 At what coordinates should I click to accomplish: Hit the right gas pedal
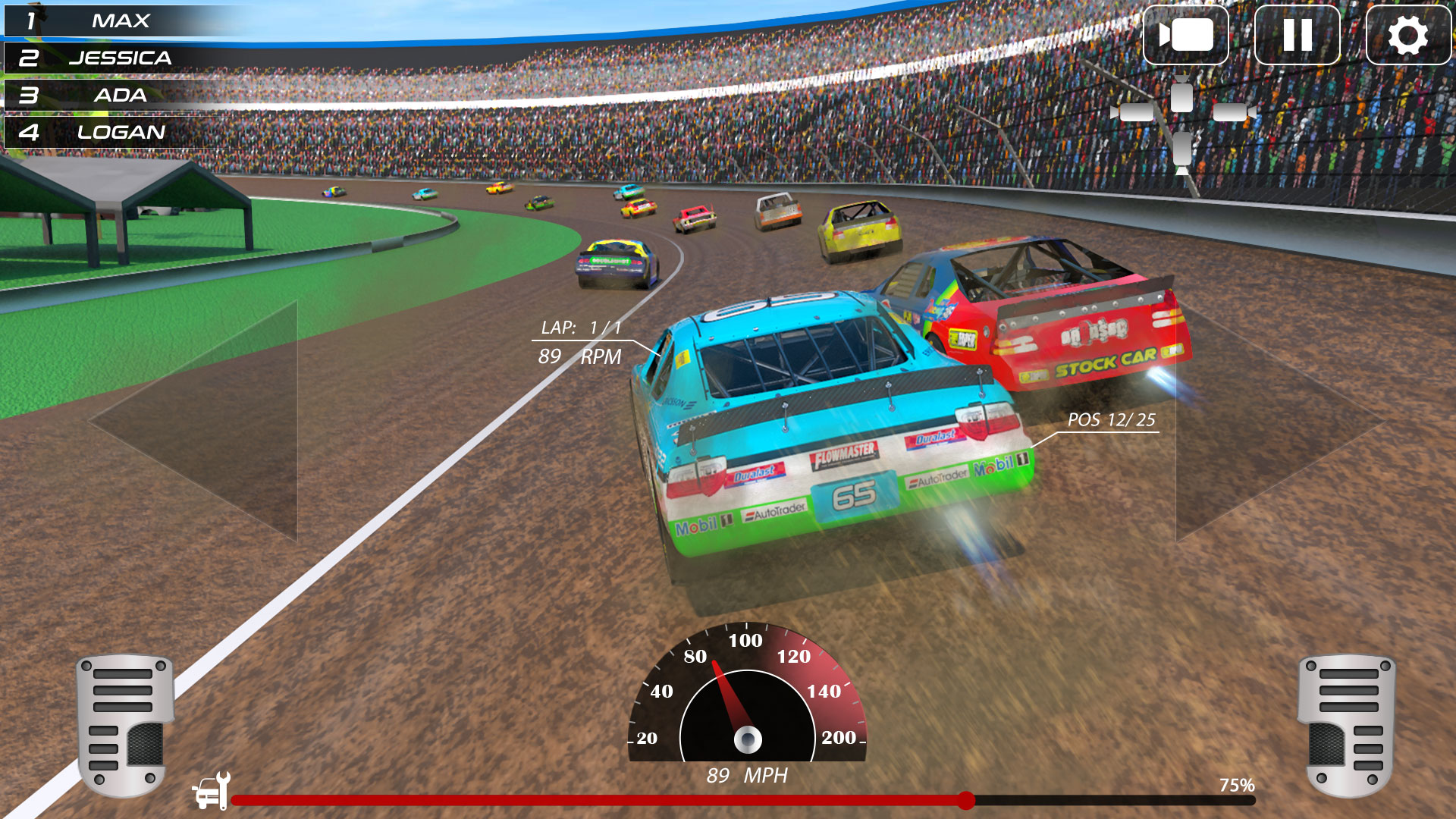point(1347,724)
